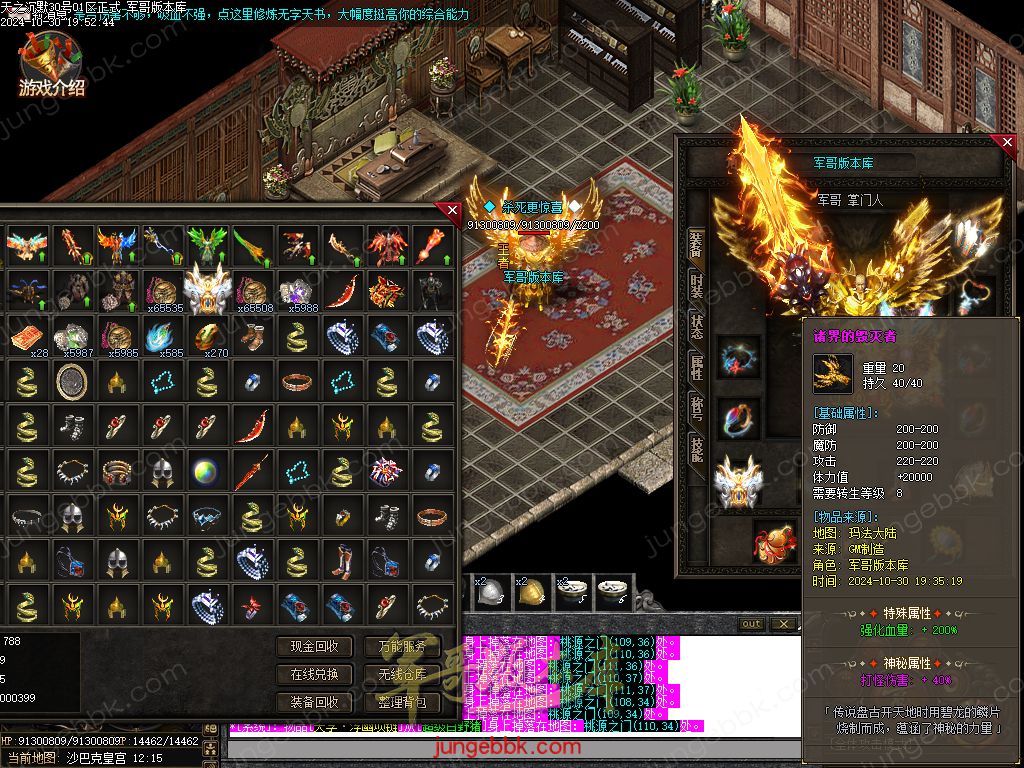Viewport: 1024px width, 768px height.
Task: Open the 游戏介绍 game guide icon
Action: (50, 65)
